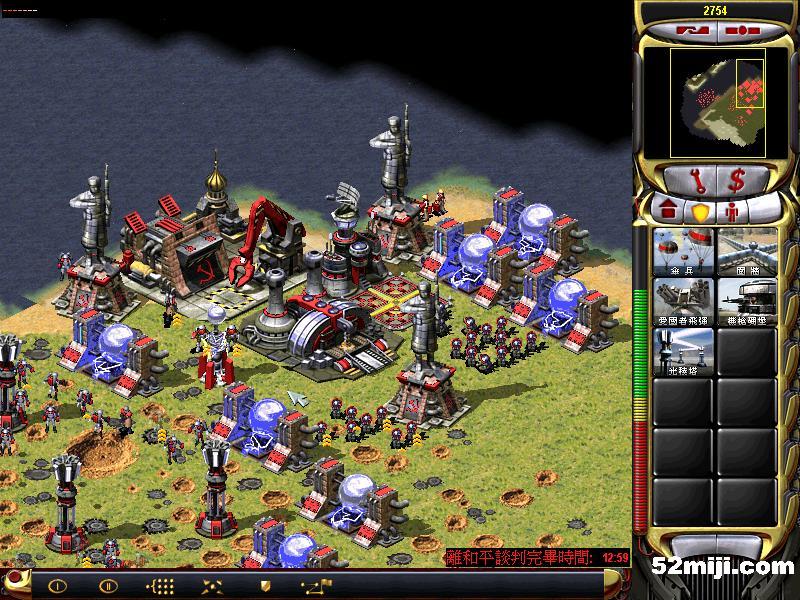Image resolution: width=800 pixels, height=600 pixels.
Task: Select the wall (围墙) build icon
Action: (x=746, y=252)
